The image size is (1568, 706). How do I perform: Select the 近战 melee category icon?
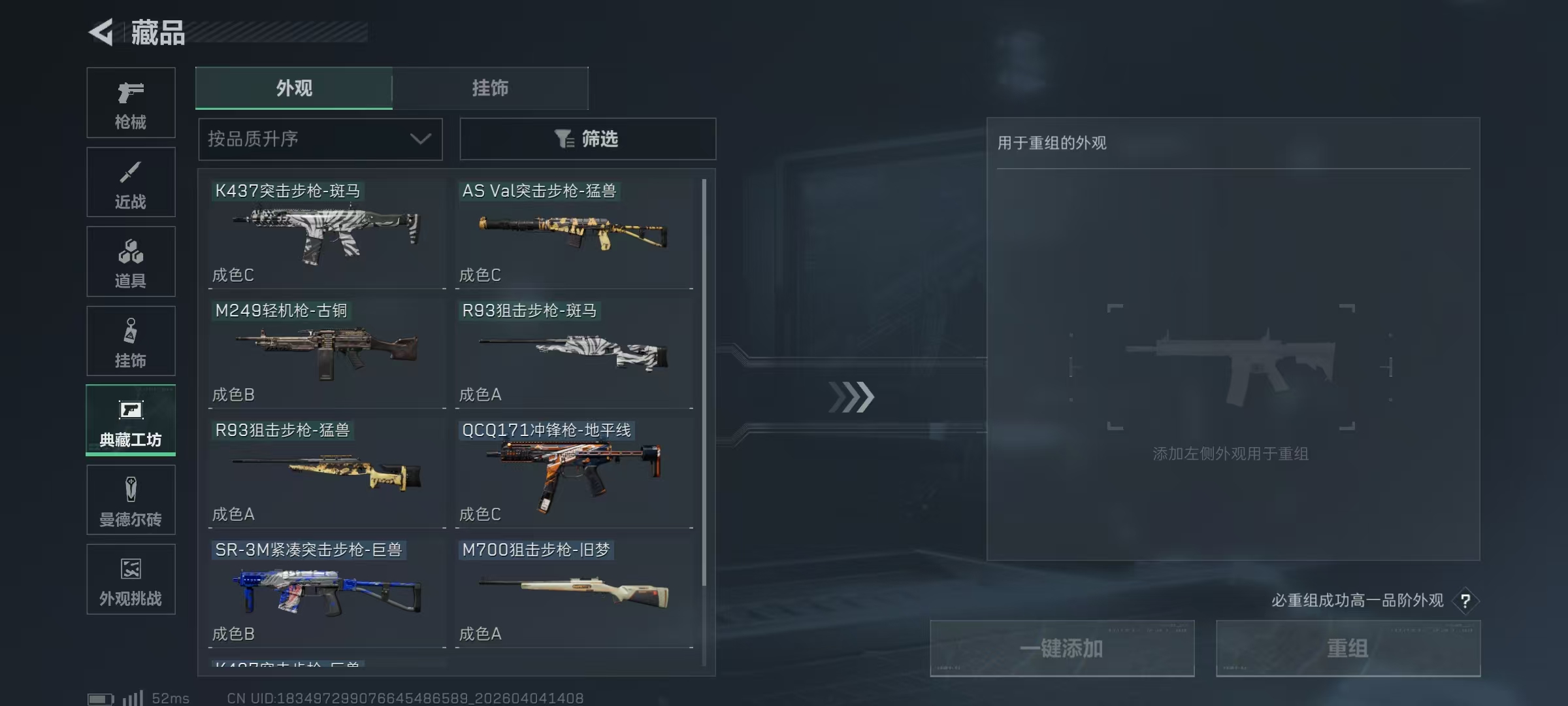pyautogui.click(x=131, y=182)
